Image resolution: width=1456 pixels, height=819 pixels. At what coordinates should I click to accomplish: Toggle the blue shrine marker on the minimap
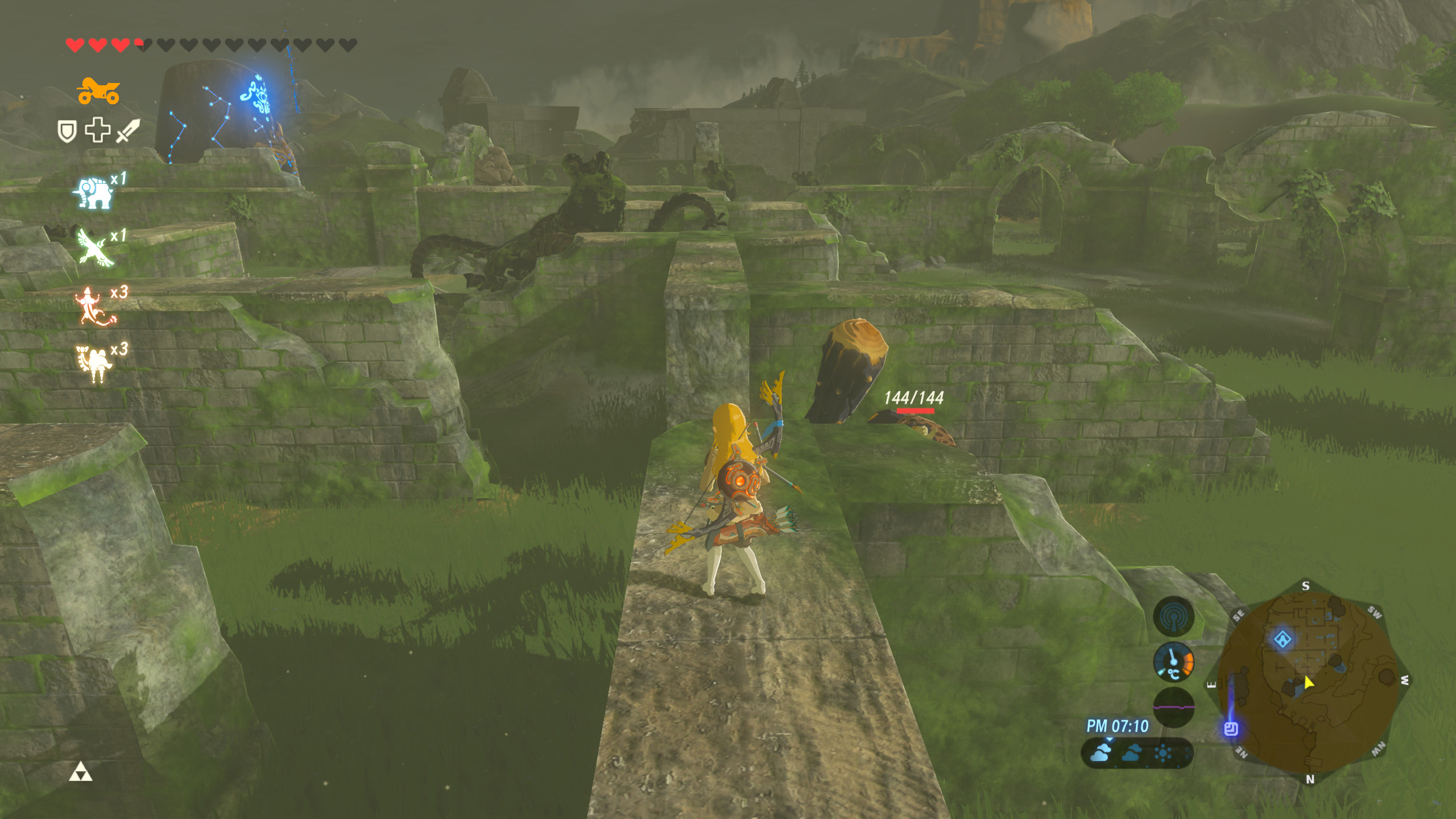[1283, 638]
